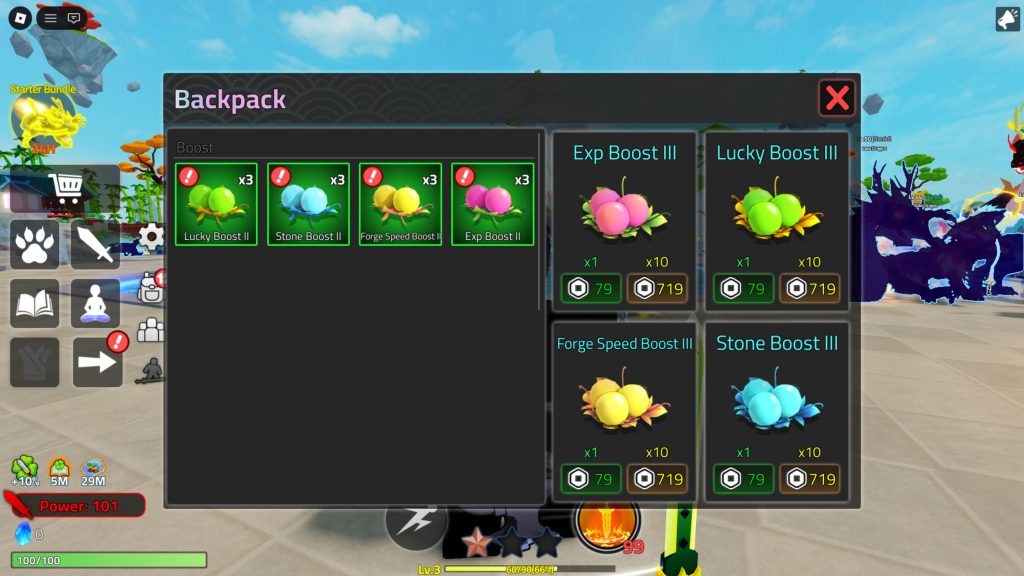
Task: Buy one Exp Boost III for 79
Action: coord(590,289)
